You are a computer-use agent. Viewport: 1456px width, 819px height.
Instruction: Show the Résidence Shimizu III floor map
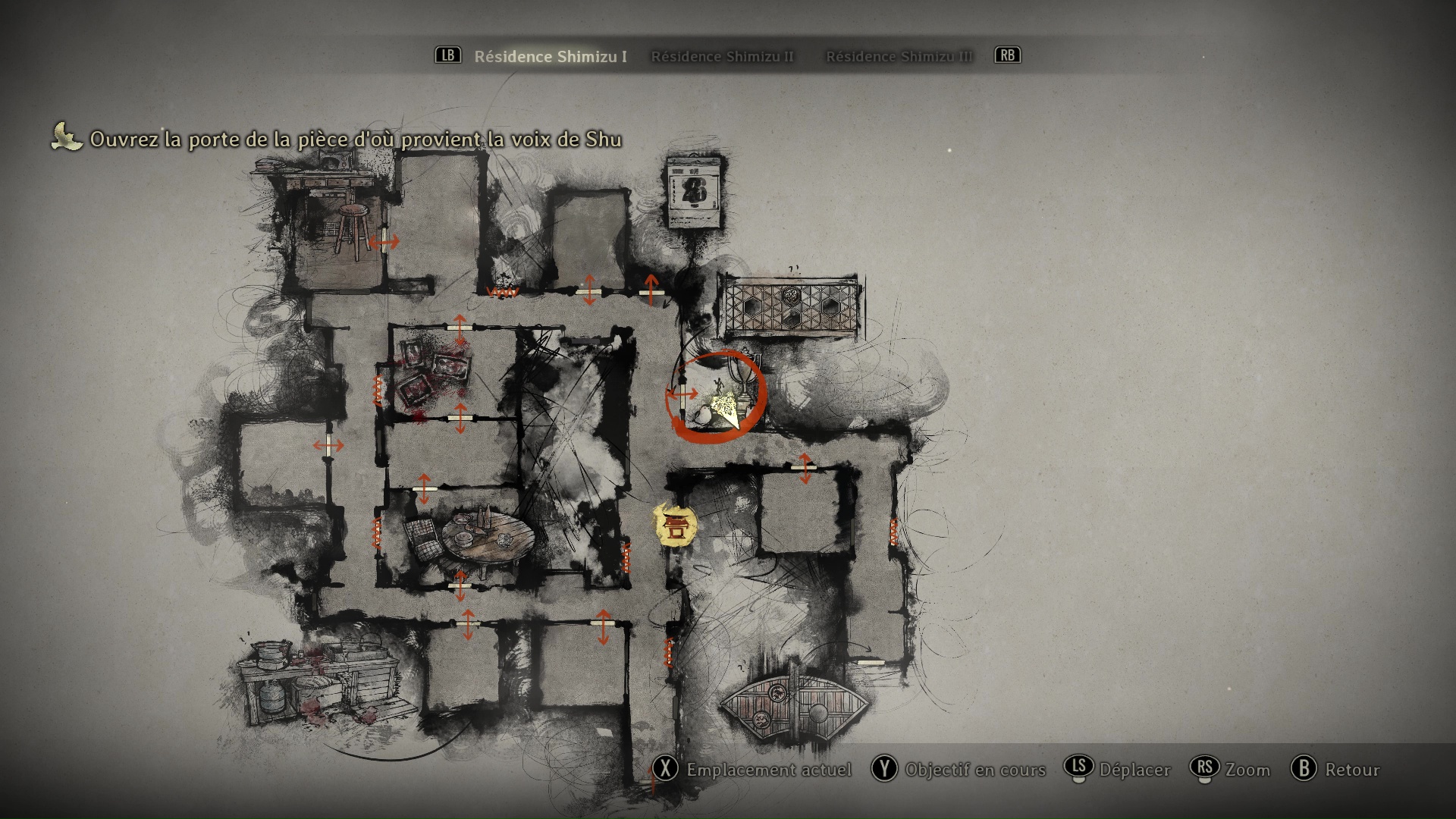pos(899,56)
